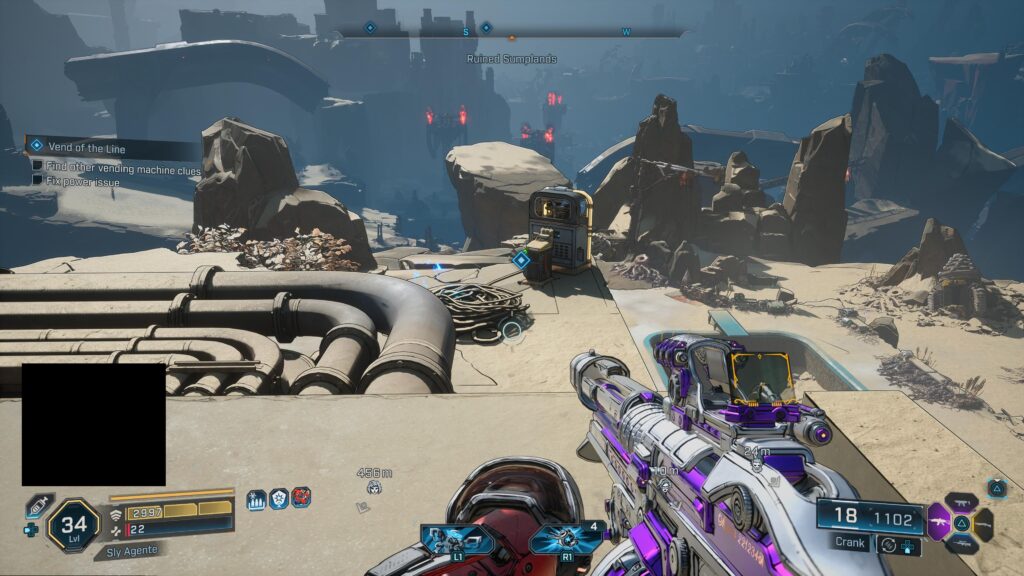Screen dimensions: 1024x576
Task: Select the Vend of the Line quest tracker
Action: [110, 147]
